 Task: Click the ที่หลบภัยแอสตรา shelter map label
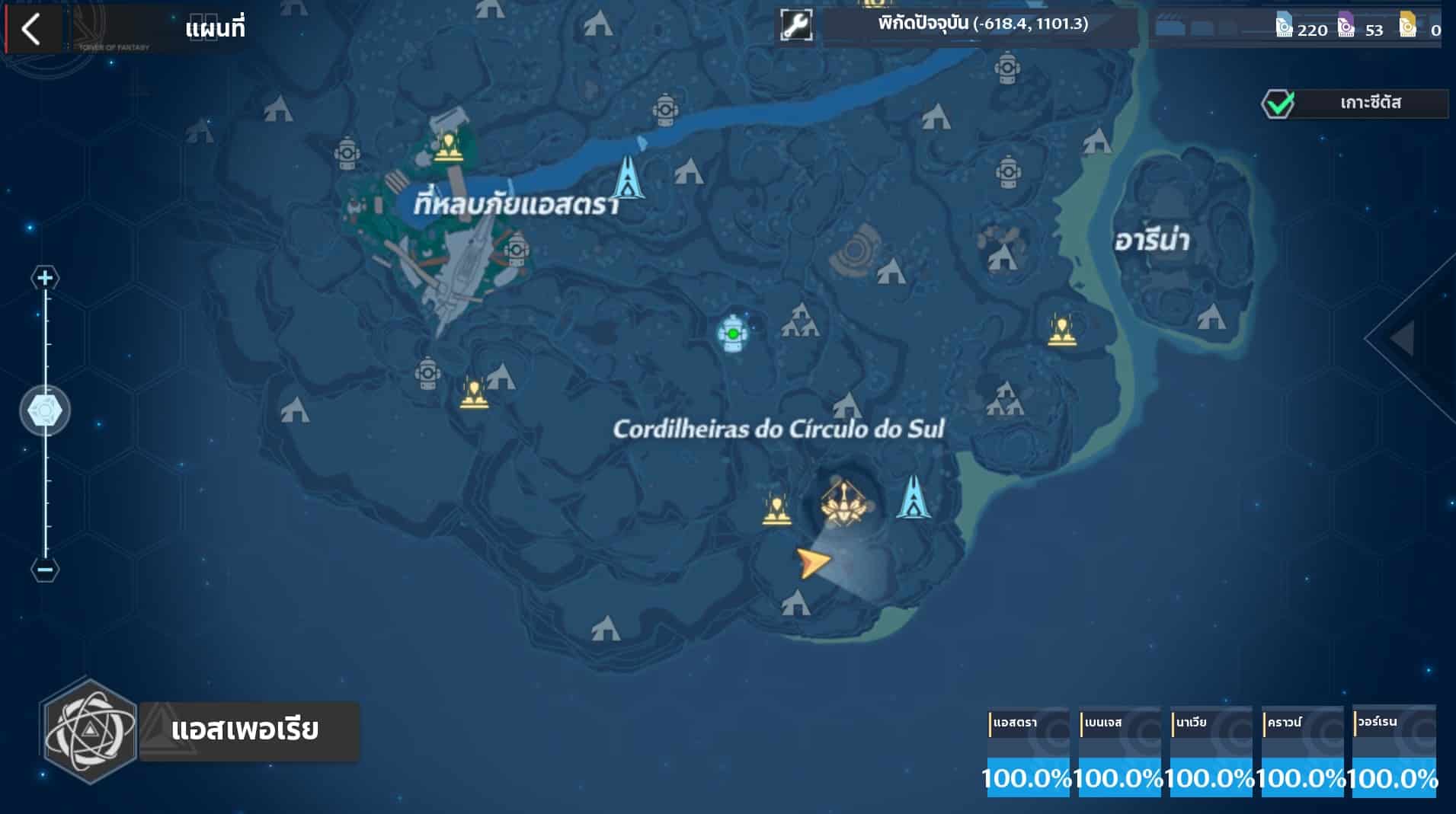tap(516, 205)
